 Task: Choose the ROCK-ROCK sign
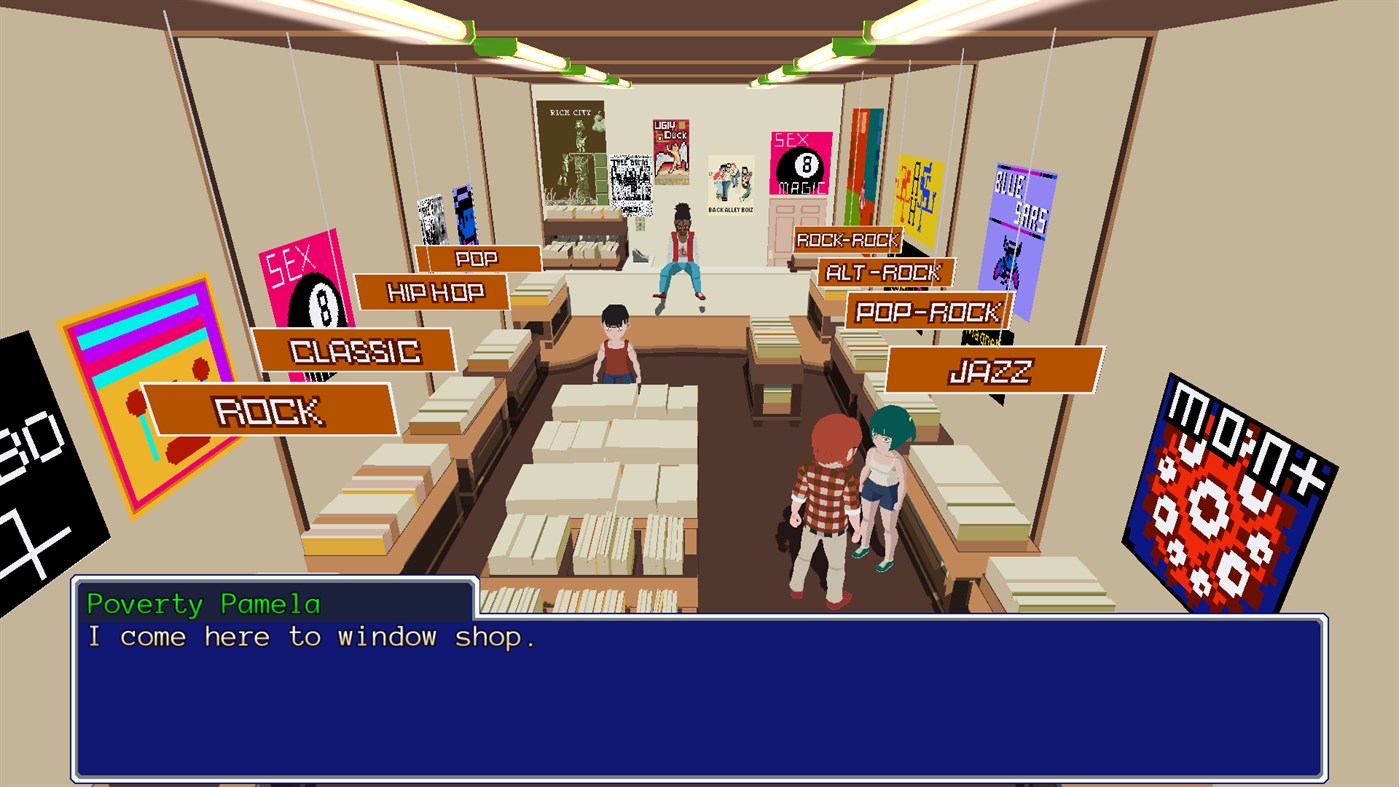[x=846, y=238]
